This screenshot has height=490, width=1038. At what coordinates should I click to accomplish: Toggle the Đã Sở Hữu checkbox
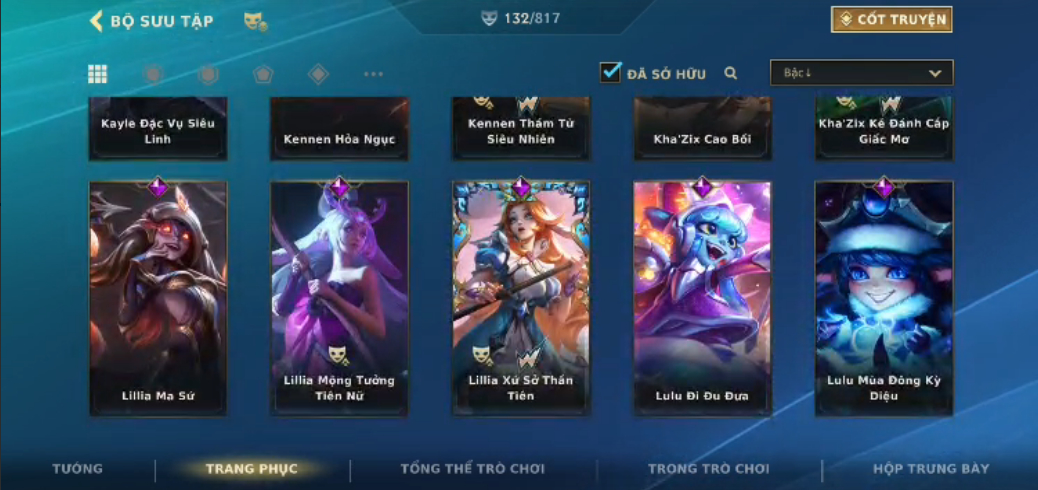click(610, 72)
